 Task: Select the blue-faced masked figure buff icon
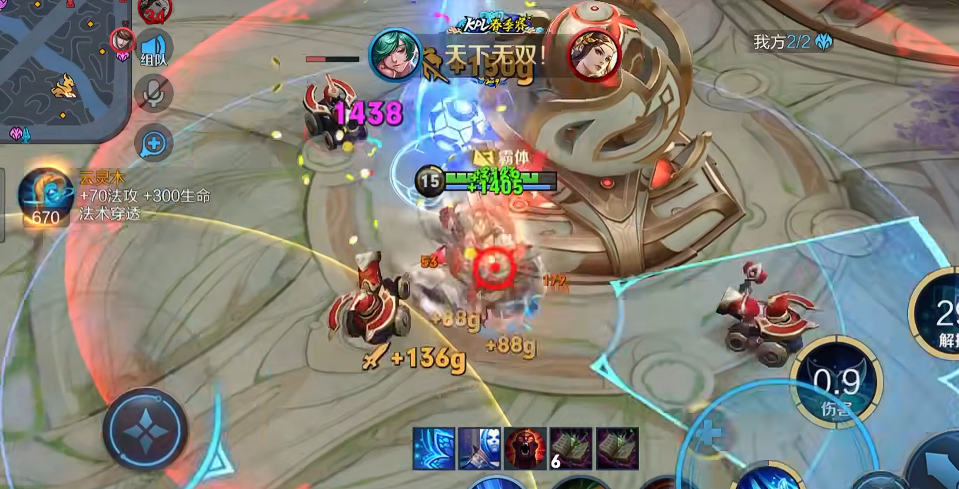pyautogui.click(x=479, y=447)
